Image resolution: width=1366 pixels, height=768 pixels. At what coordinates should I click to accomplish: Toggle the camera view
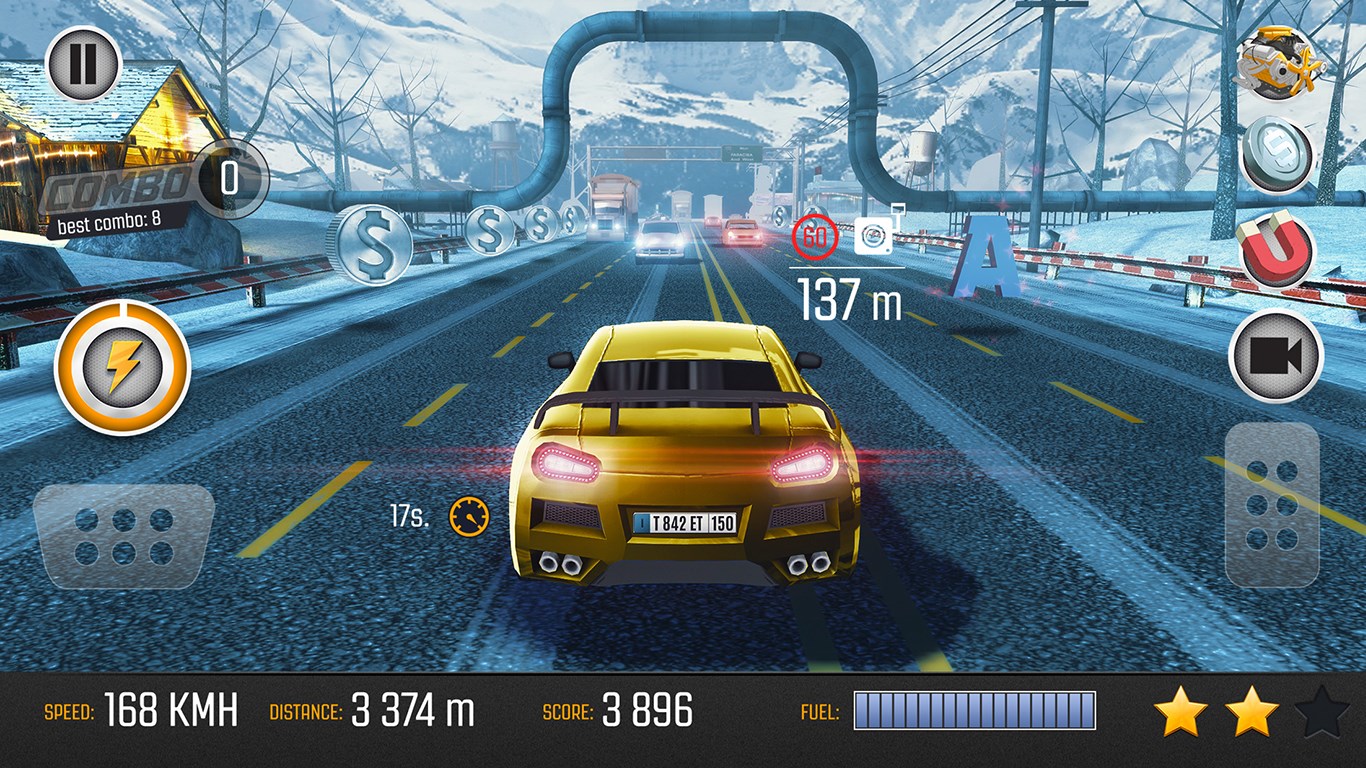point(1277,354)
